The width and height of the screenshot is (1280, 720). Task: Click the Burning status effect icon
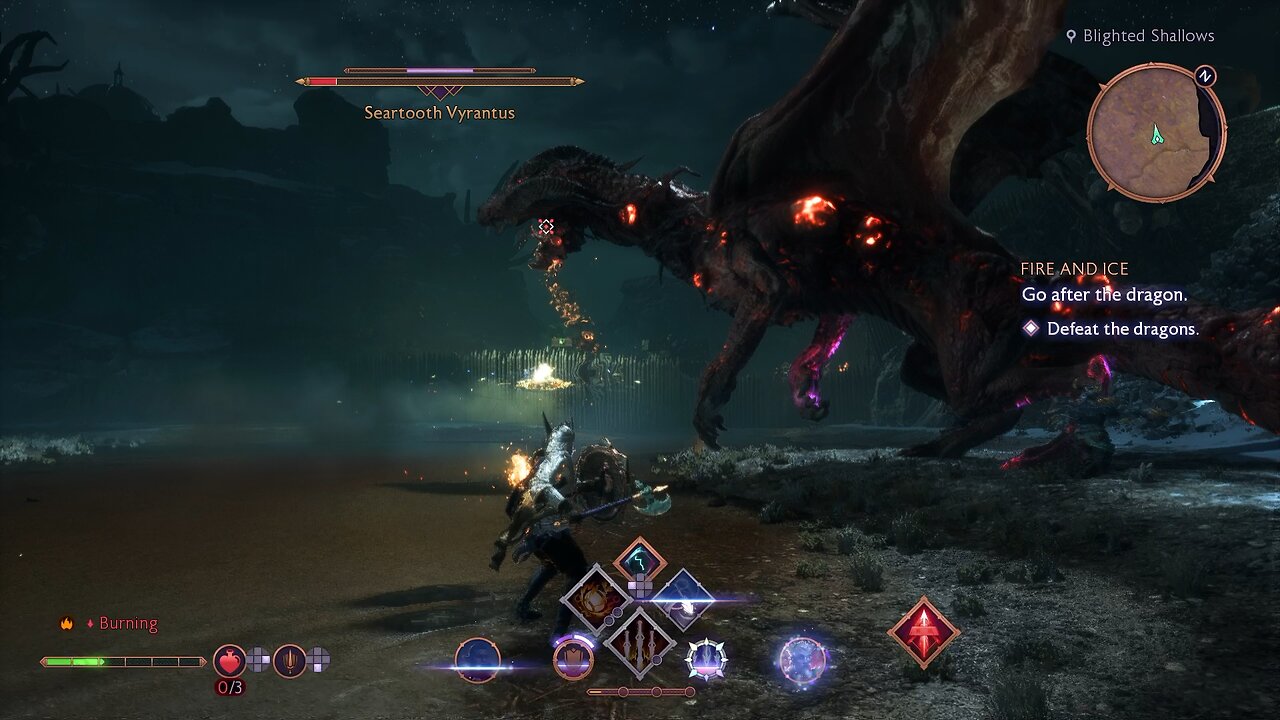67,624
